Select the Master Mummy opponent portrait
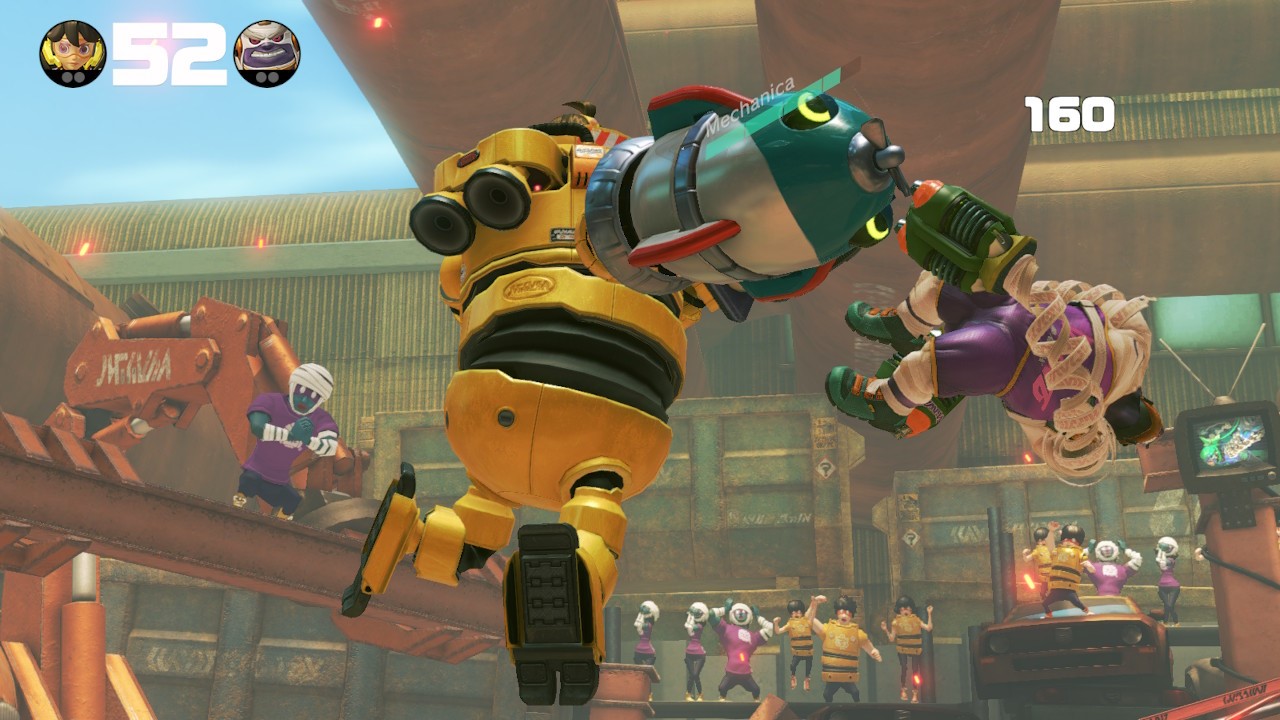Screen dimensions: 1280x720 click(x=266, y=54)
